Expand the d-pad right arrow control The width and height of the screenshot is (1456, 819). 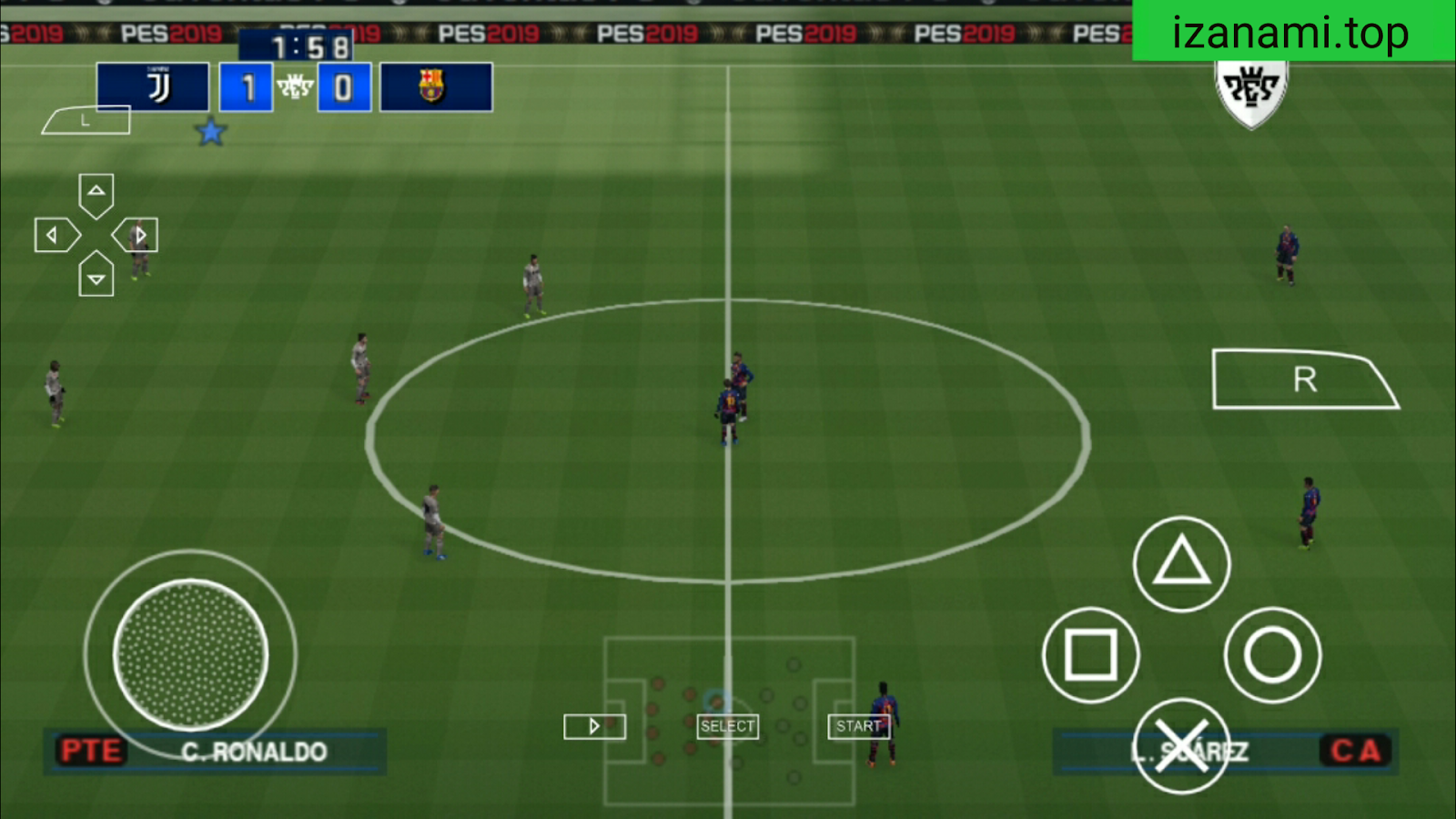pos(138,234)
